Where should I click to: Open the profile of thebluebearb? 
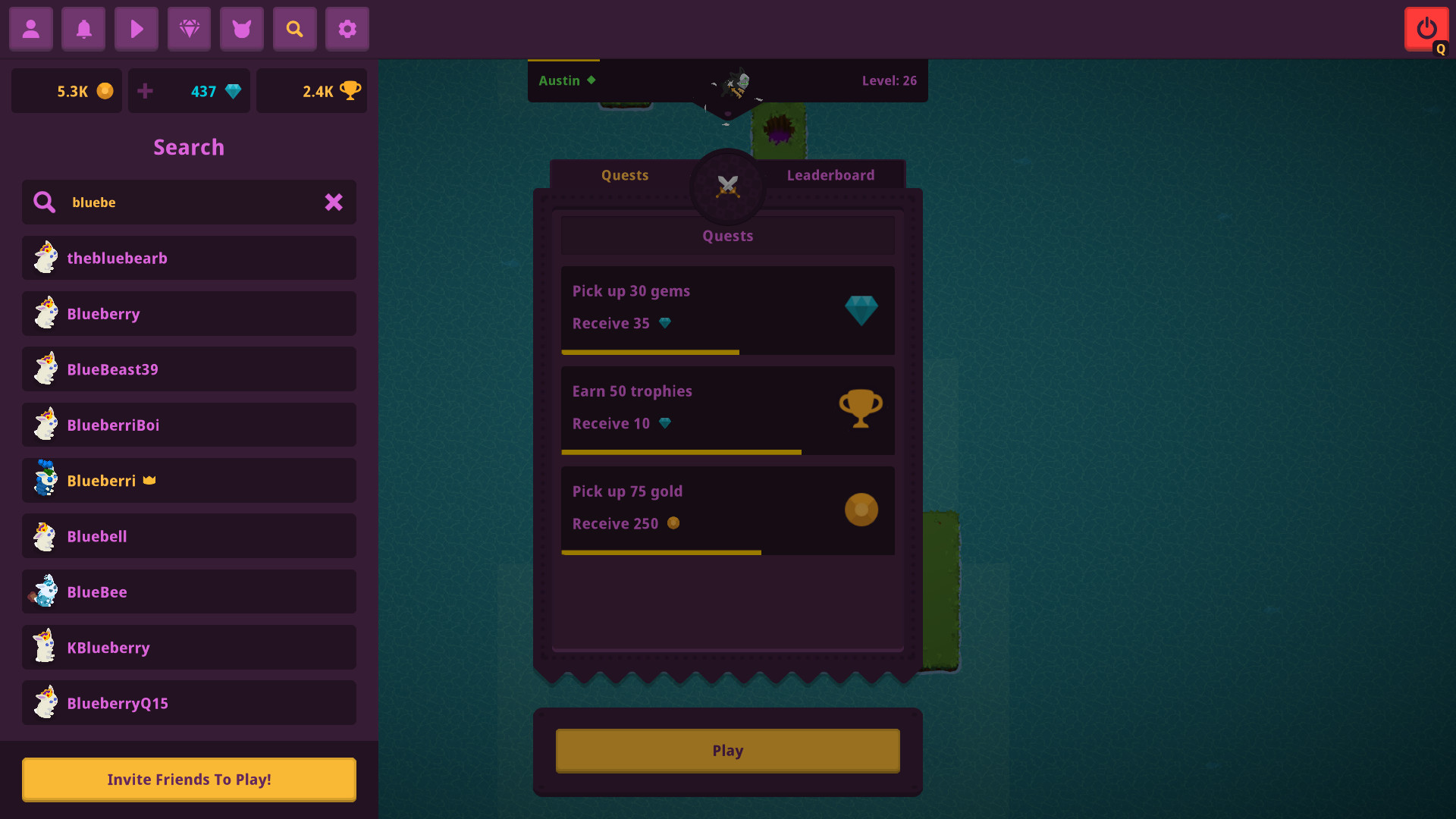189,258
